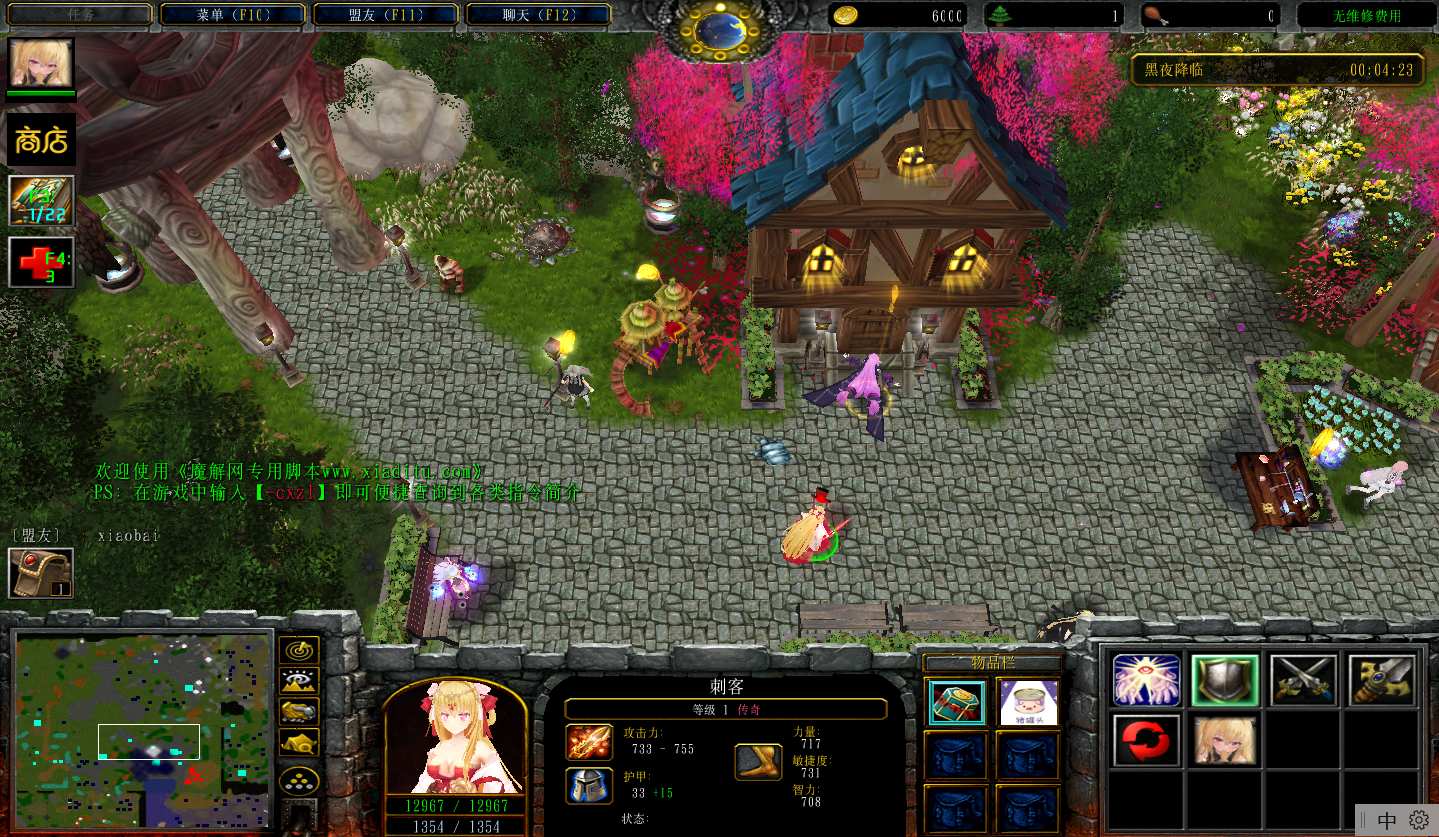This screenshot has height=837, width=1439.
Task: Click the red circular arrows ability
Action: [x=1146, y=740]
